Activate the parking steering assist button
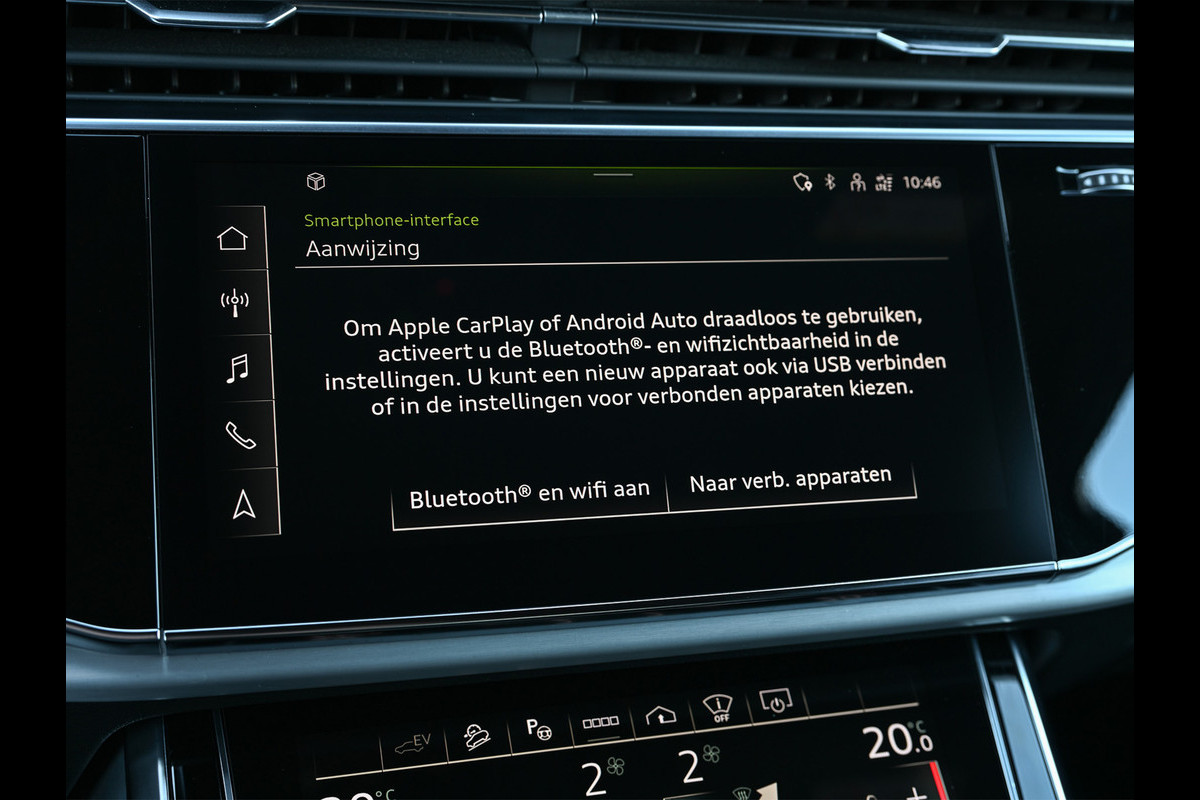The width and height of the screenshot is (1200, 800). click(540, 729)
